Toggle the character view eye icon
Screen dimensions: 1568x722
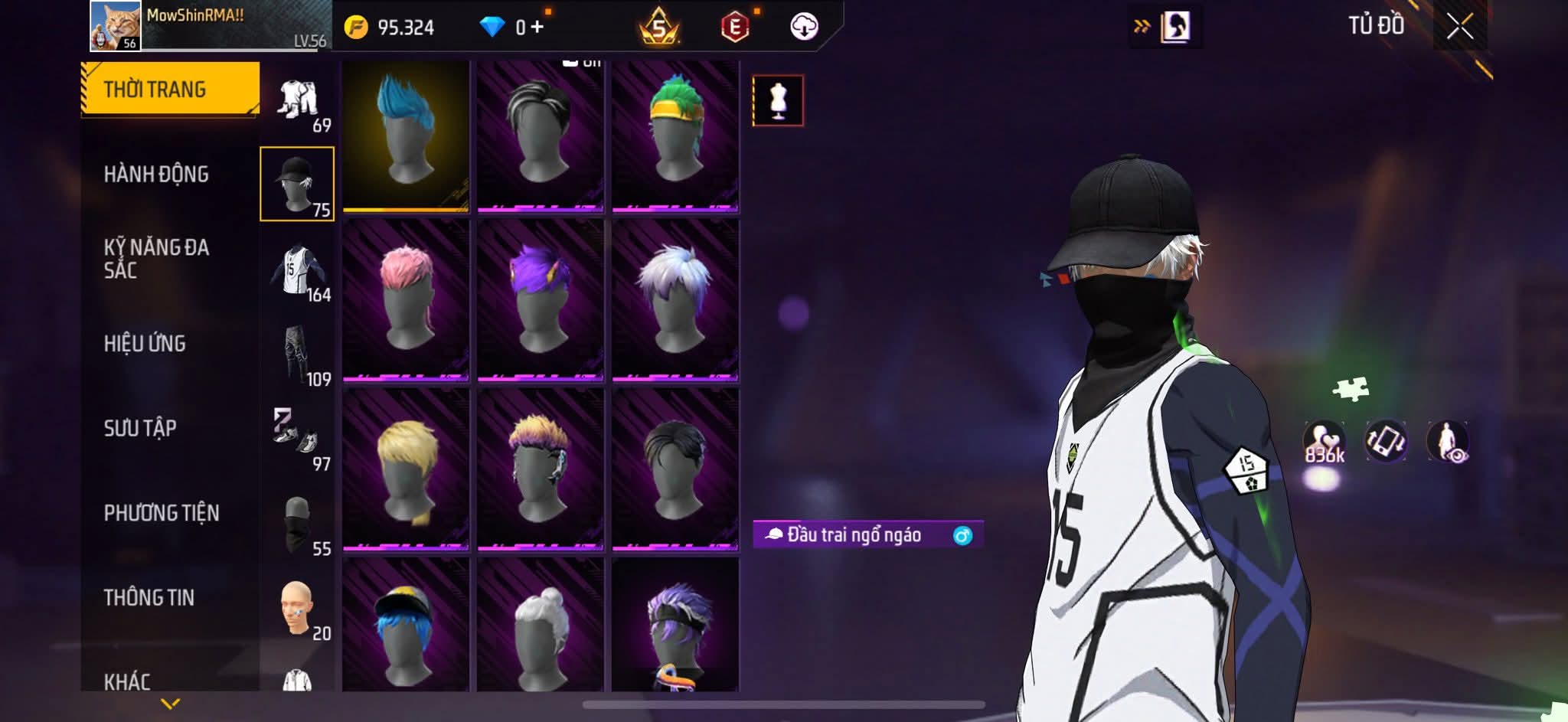[1447, 443]
